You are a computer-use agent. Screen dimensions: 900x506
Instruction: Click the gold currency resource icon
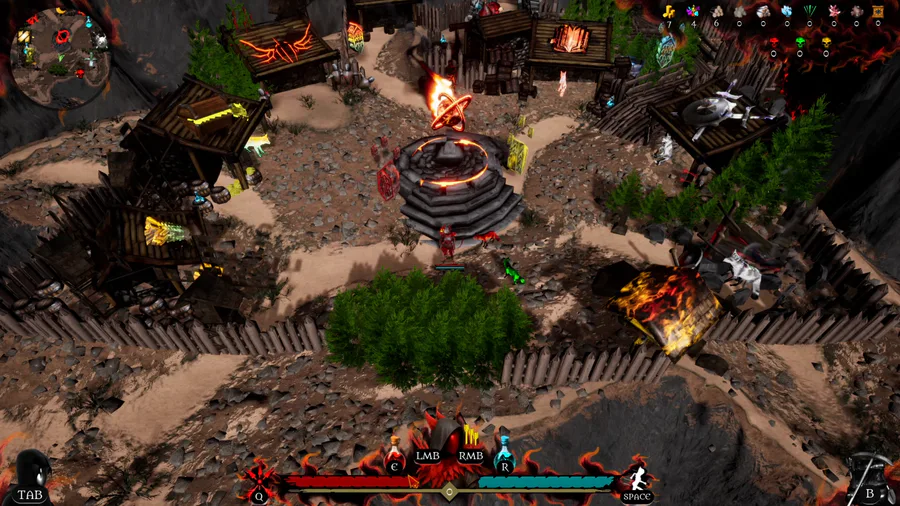click(x=670, y=11)
